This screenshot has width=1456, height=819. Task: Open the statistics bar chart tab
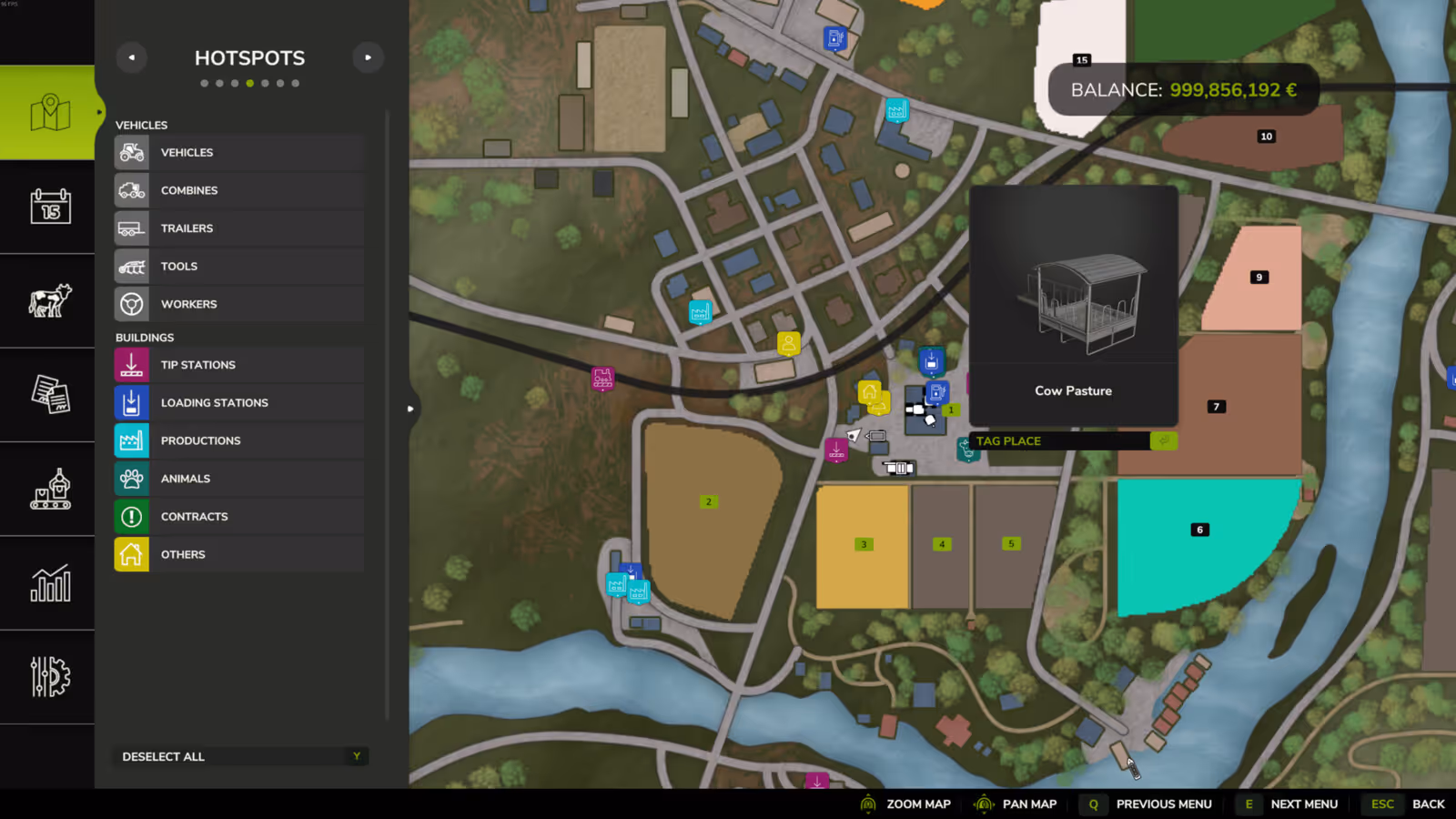pos(50,583)
